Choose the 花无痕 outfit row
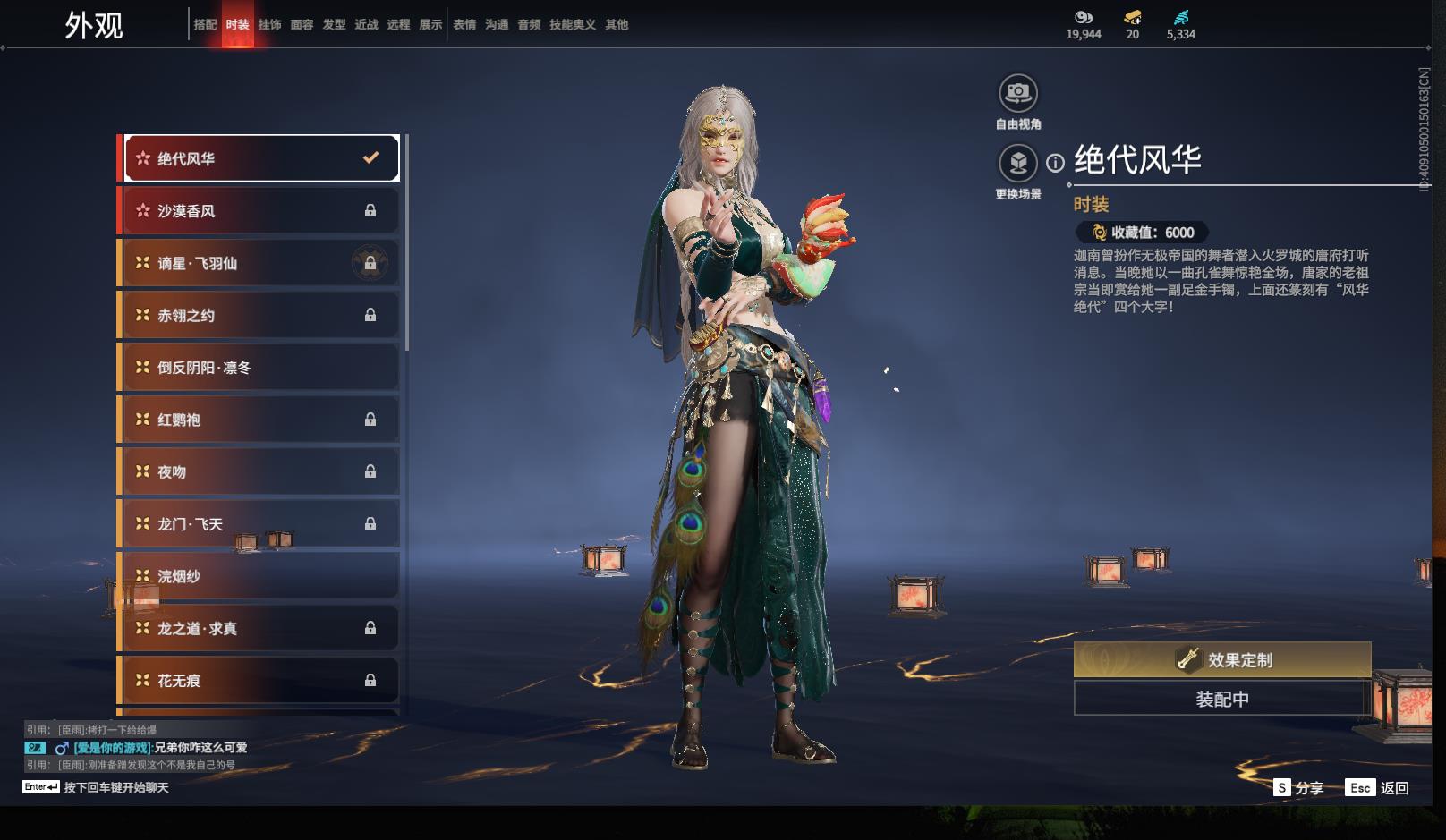 pyautogui.click(x=259, y=681)
